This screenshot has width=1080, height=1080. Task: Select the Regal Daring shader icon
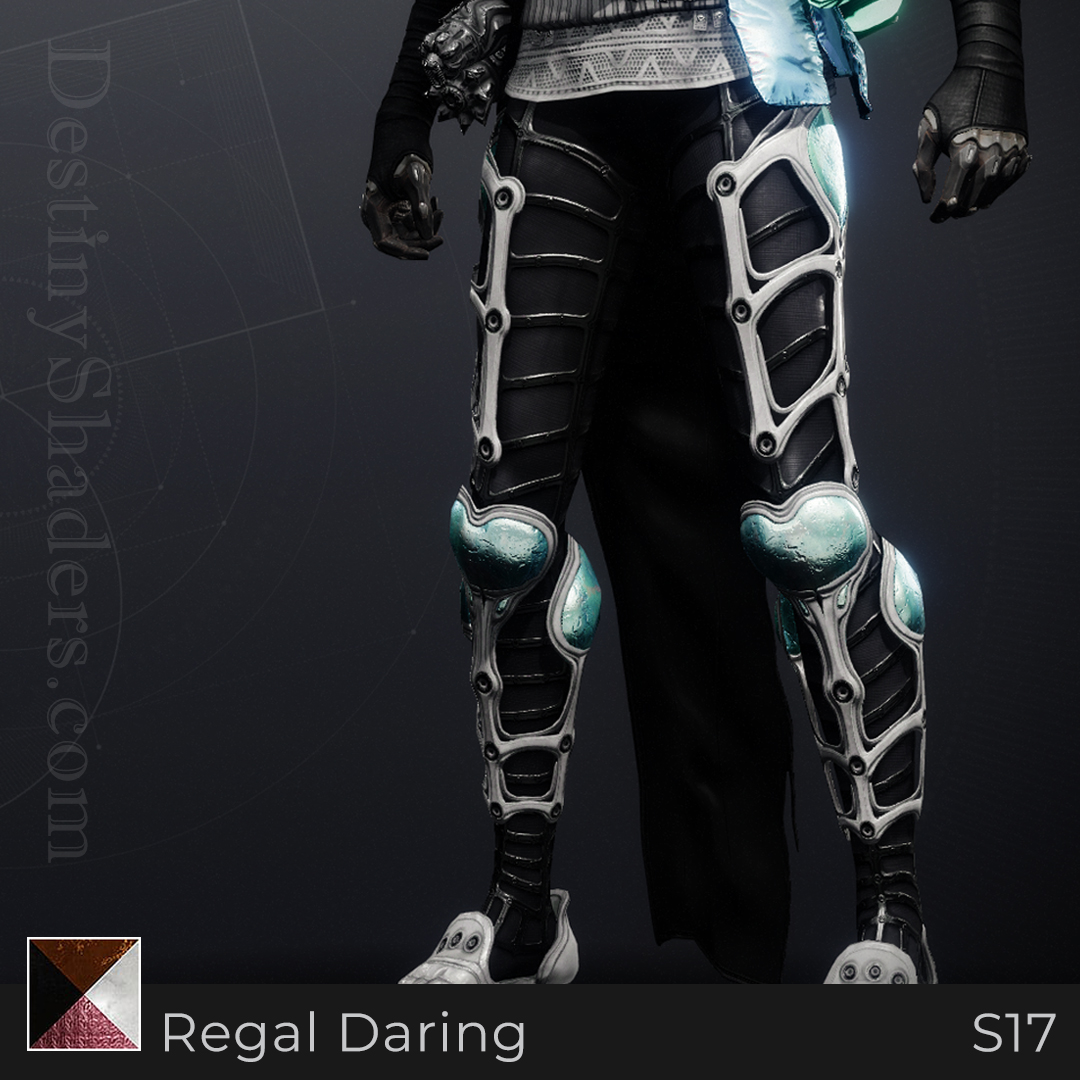pos(84,993)
